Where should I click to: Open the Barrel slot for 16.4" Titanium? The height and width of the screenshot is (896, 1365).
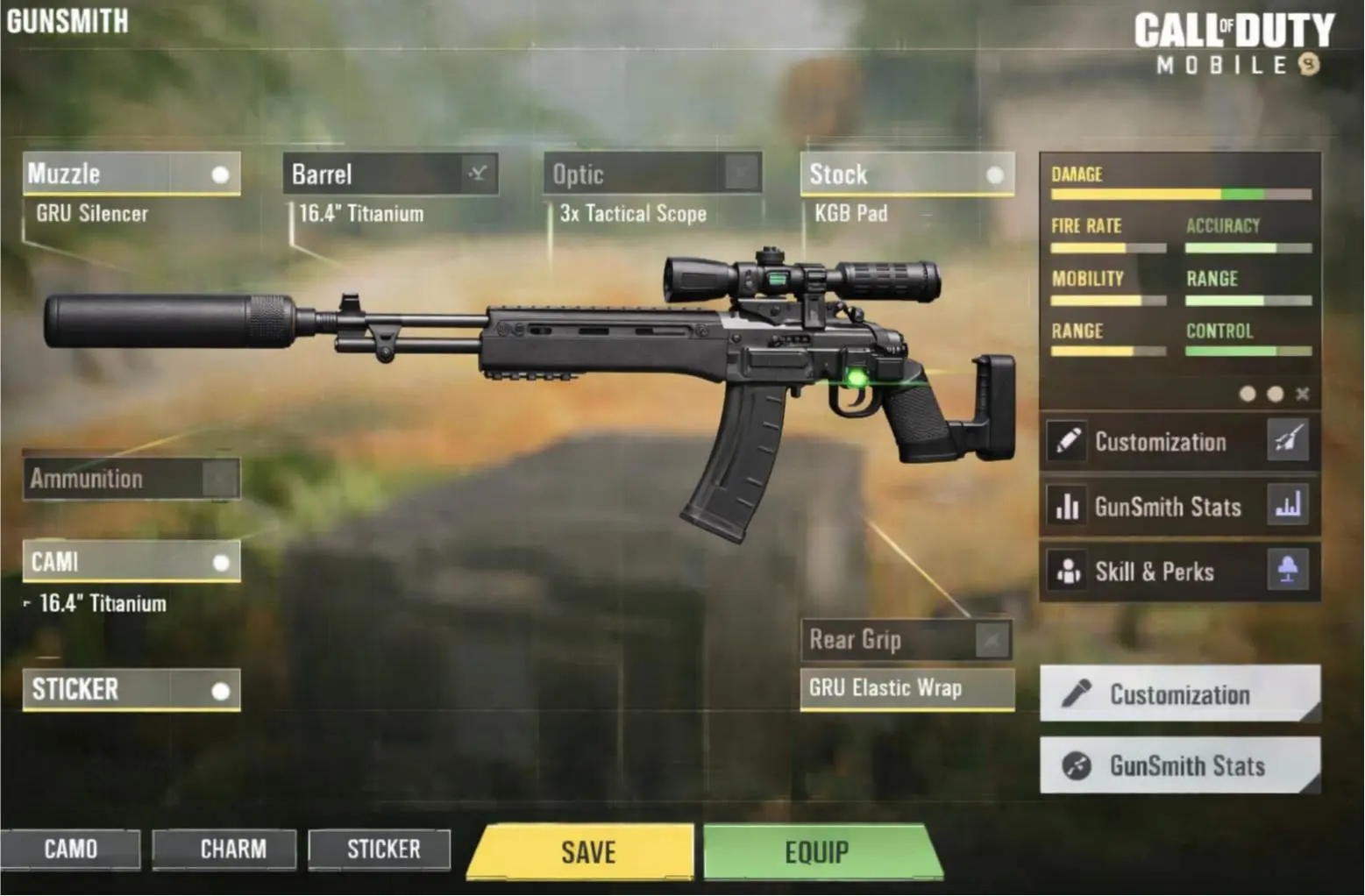point(392,174)
